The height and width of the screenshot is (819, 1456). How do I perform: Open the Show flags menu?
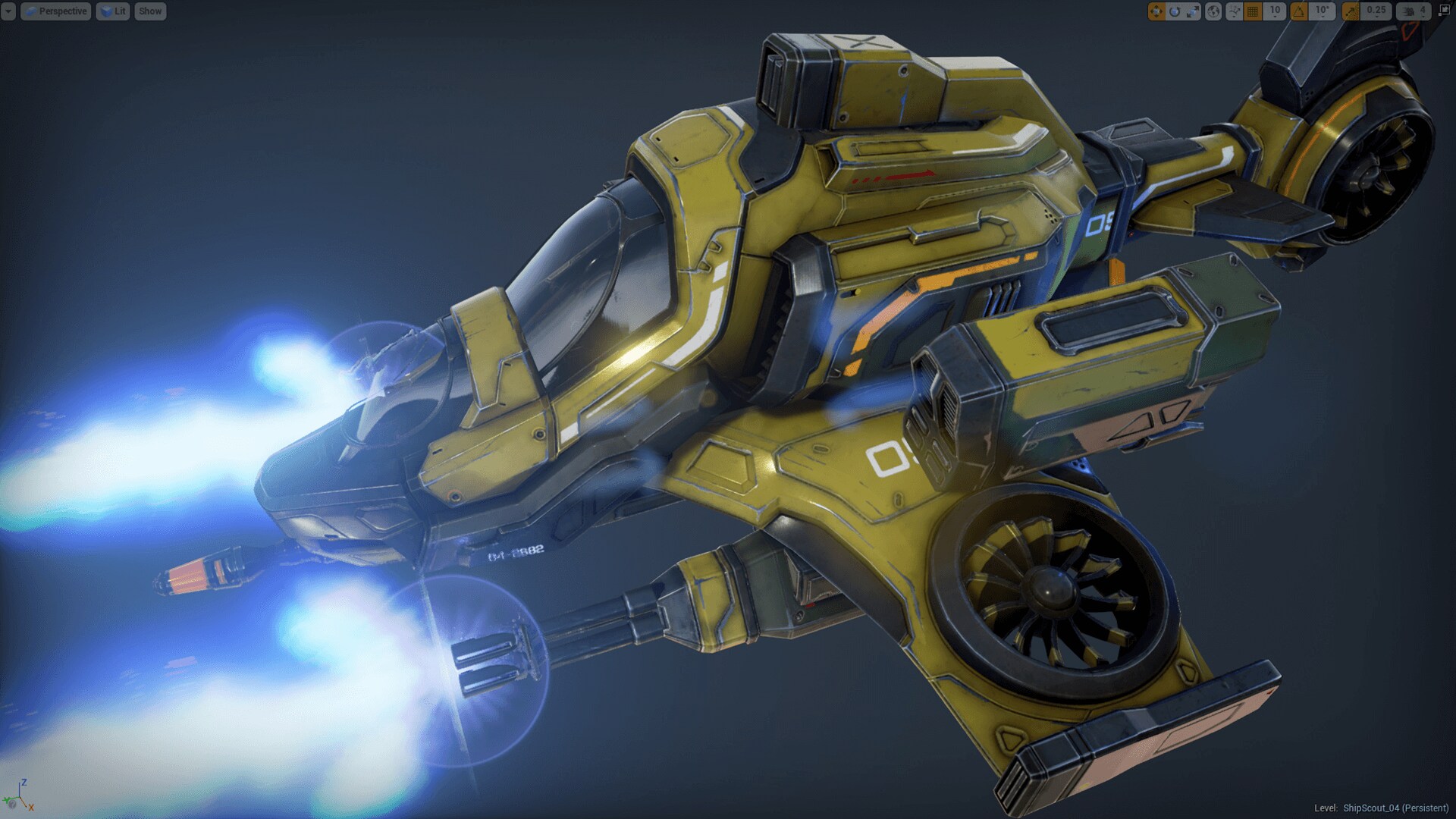click(x=149, y=11)
